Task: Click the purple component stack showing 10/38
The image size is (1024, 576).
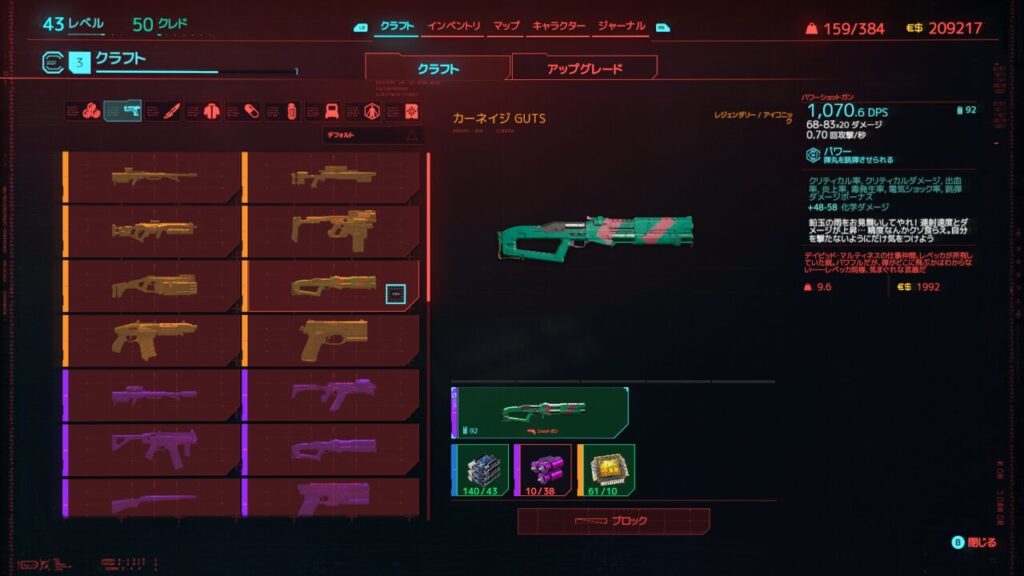Action: (x=542, y=469)
